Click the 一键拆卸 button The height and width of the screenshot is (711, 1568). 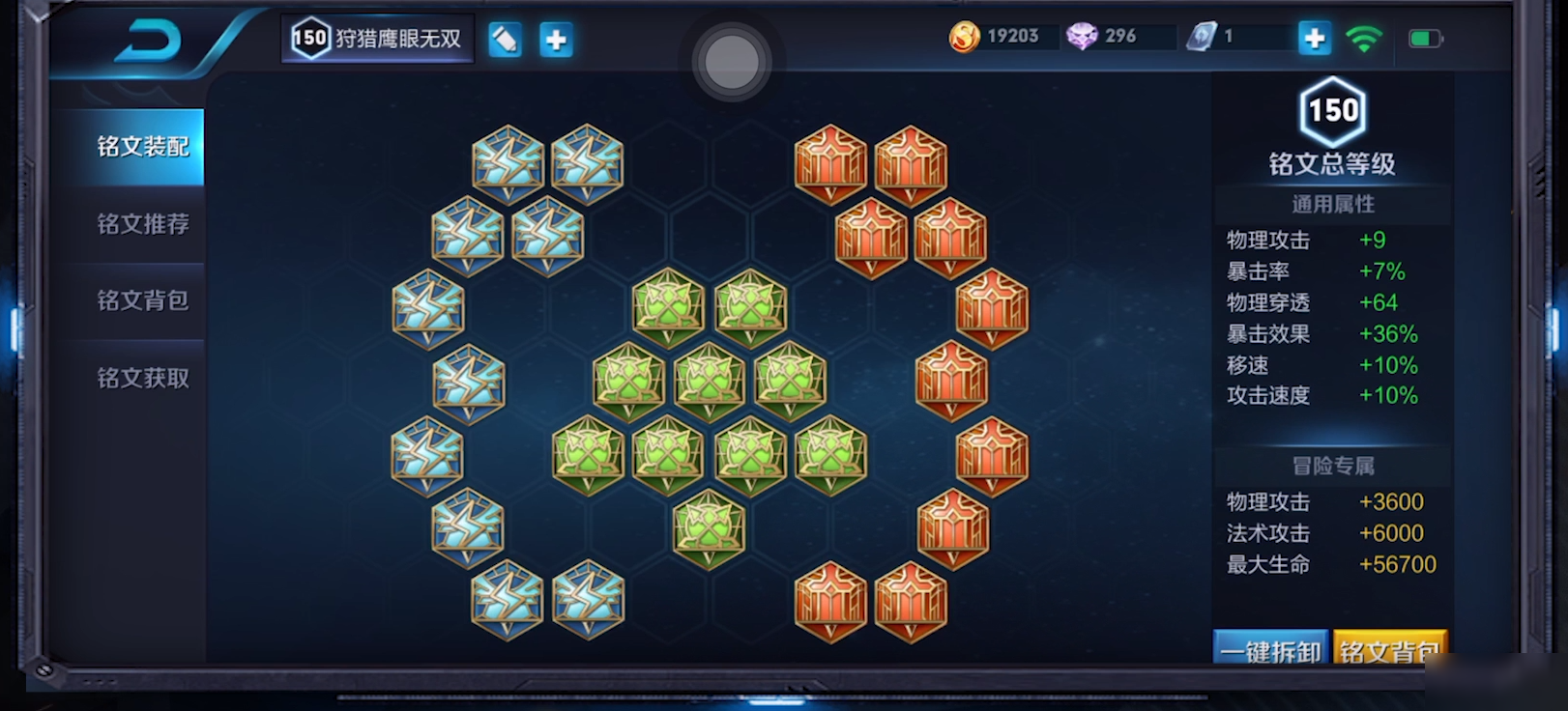[1270, 650]
